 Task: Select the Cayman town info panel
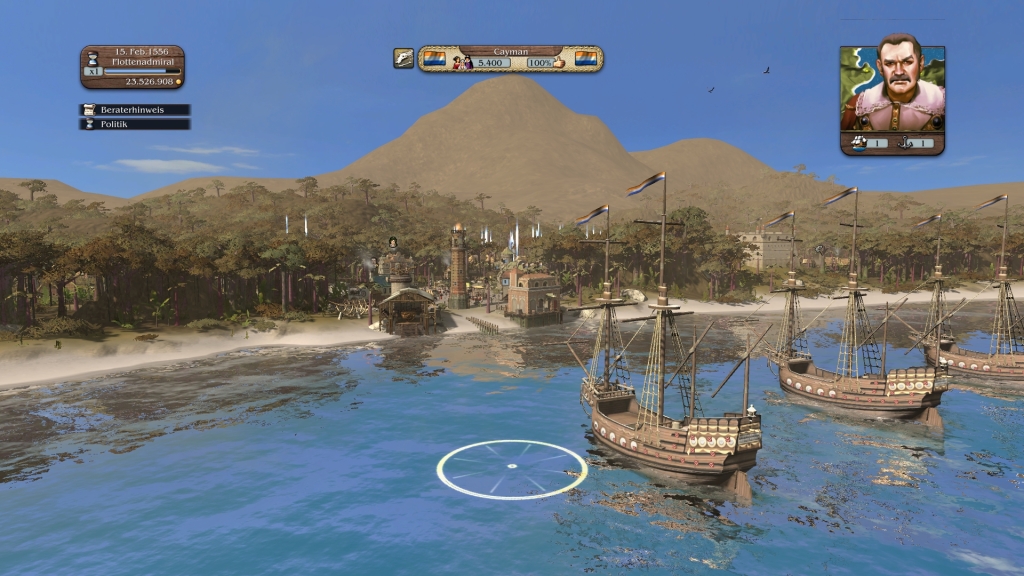pyautogui.click(x=510, y=58)
